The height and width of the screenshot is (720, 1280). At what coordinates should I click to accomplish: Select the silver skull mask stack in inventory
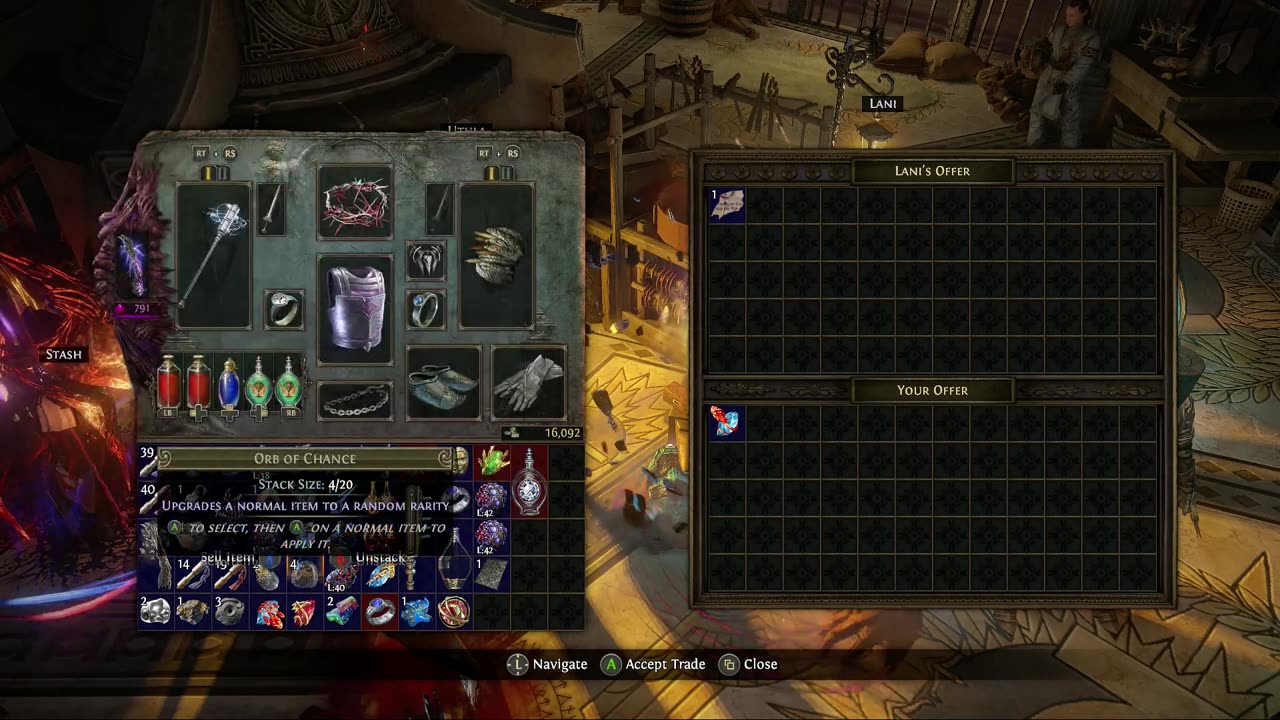tap(155, 609)
